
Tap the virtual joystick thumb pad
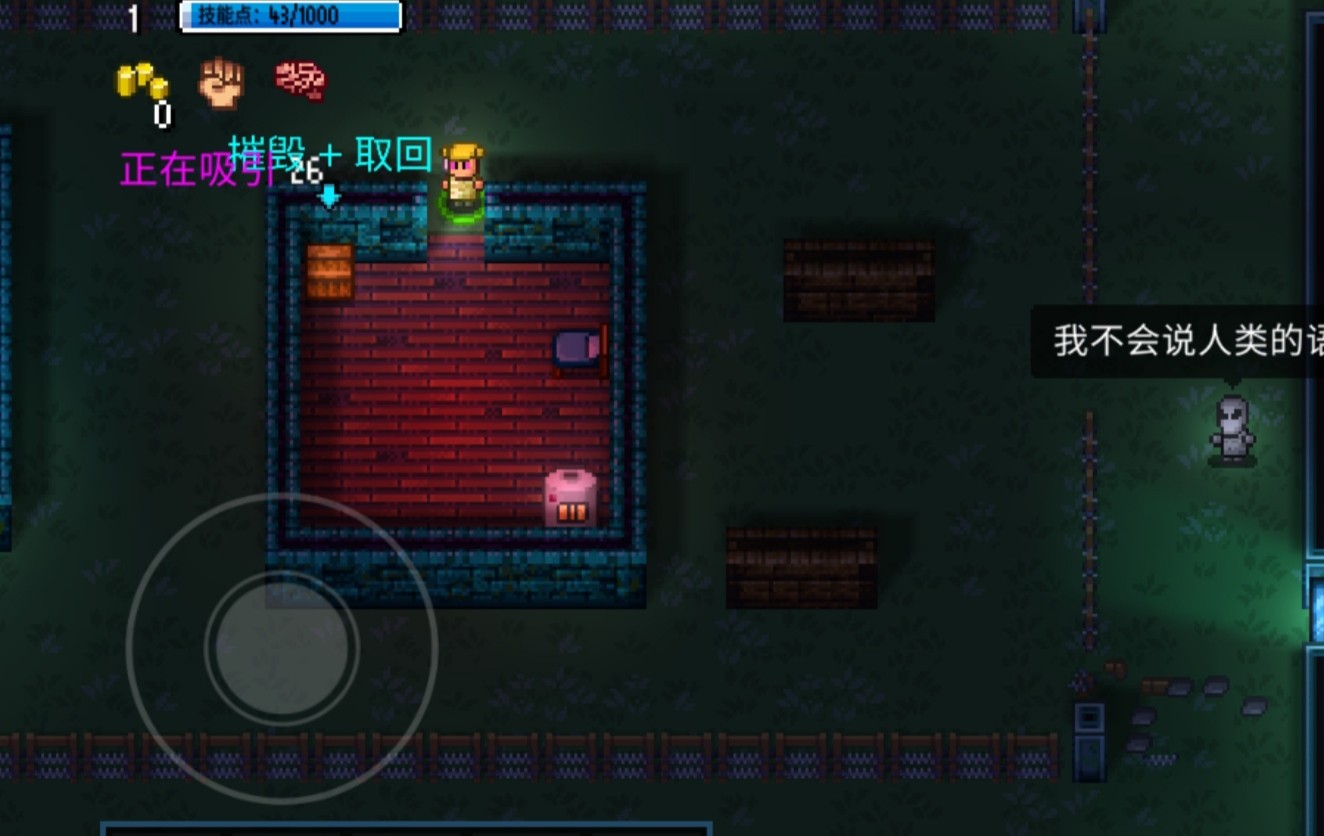click(282, 647)
